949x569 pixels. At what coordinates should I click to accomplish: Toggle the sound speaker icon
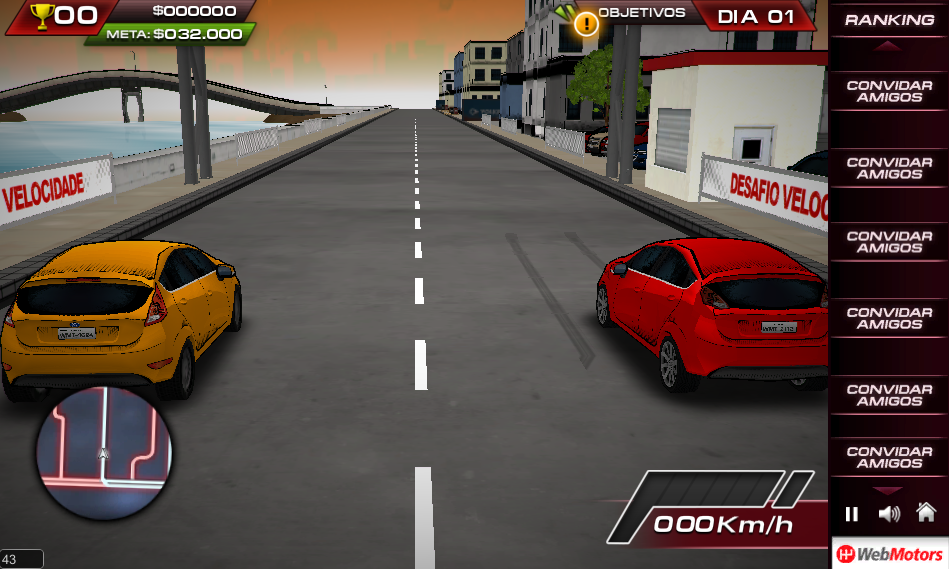pyautogui.click(x=888, y=514)
